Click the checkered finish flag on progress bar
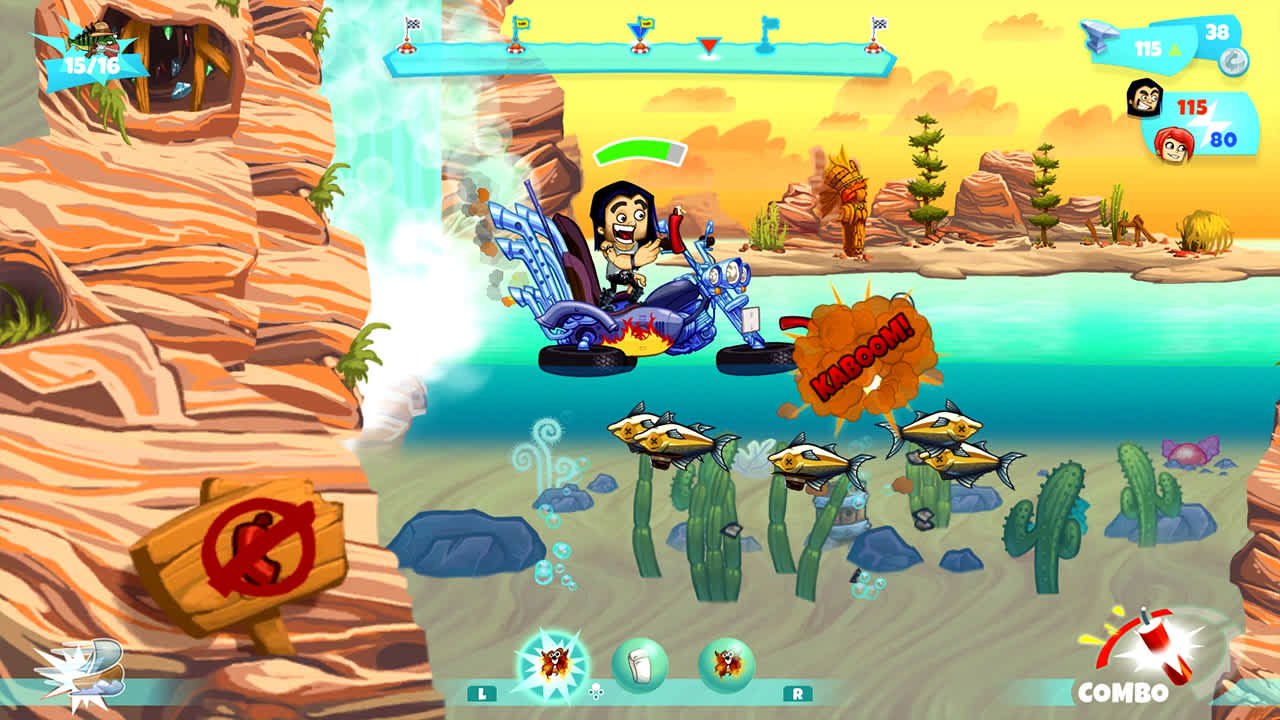This screenshot has height=720, width=1280. coord(878,25)
